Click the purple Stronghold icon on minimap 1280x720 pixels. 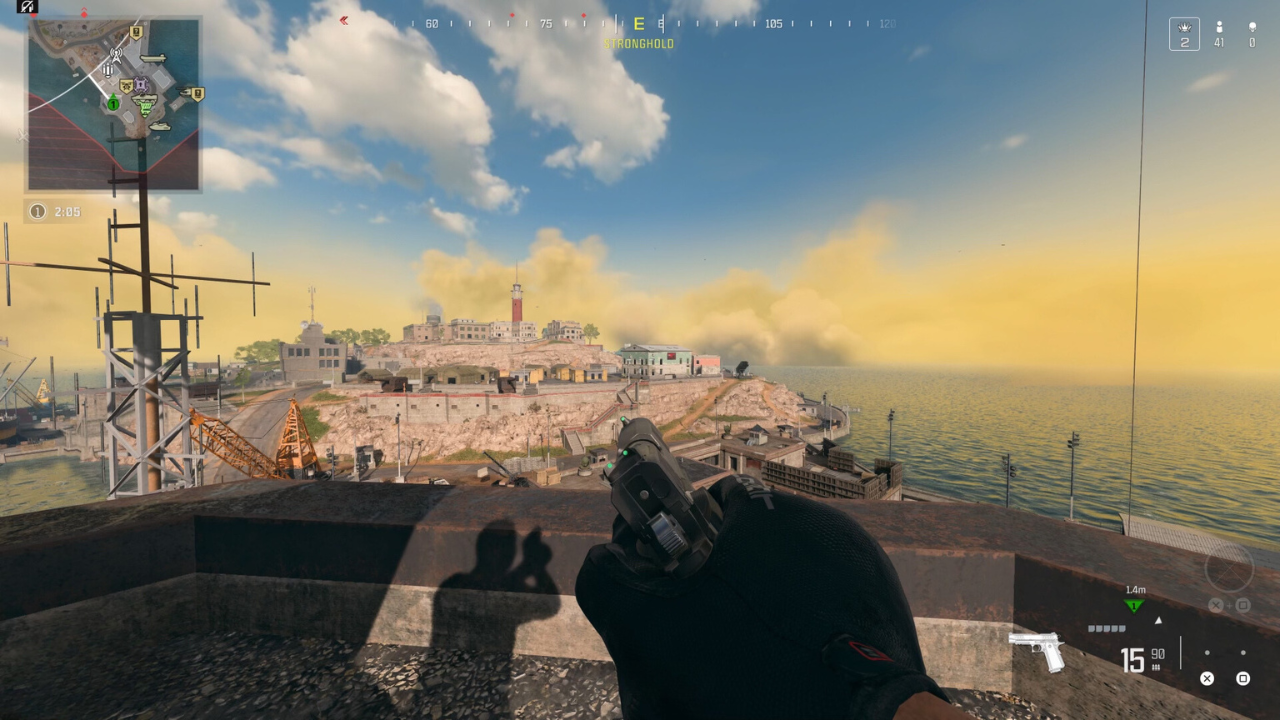(x=140, y=84)
